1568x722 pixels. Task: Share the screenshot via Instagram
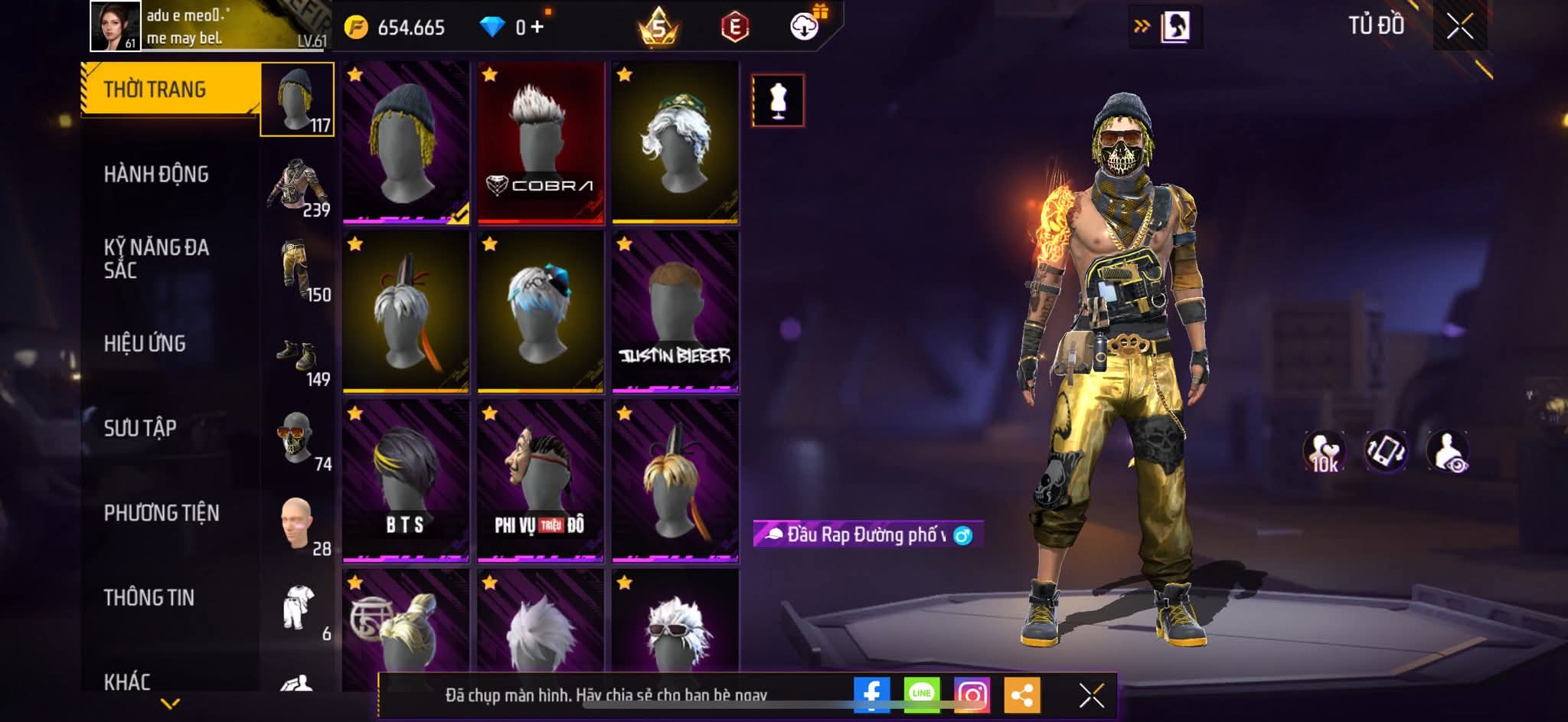point(972,694)
